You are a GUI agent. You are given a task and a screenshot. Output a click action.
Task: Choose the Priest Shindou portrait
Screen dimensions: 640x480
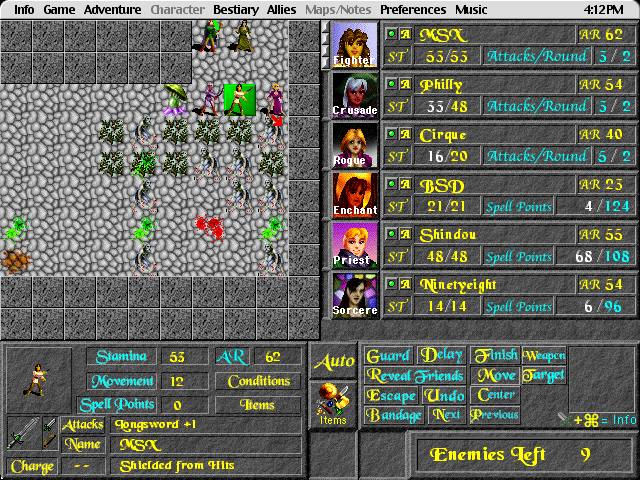[355, 245]
